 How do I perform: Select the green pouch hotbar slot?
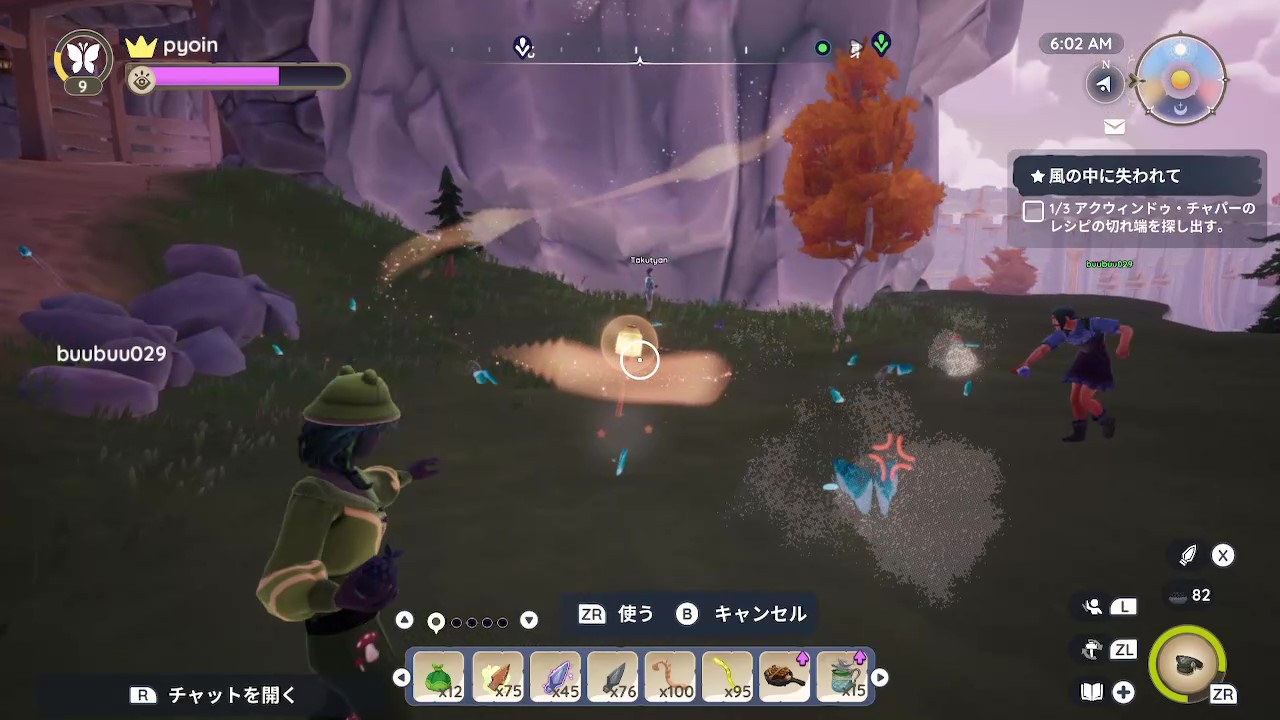coord(439,677)
